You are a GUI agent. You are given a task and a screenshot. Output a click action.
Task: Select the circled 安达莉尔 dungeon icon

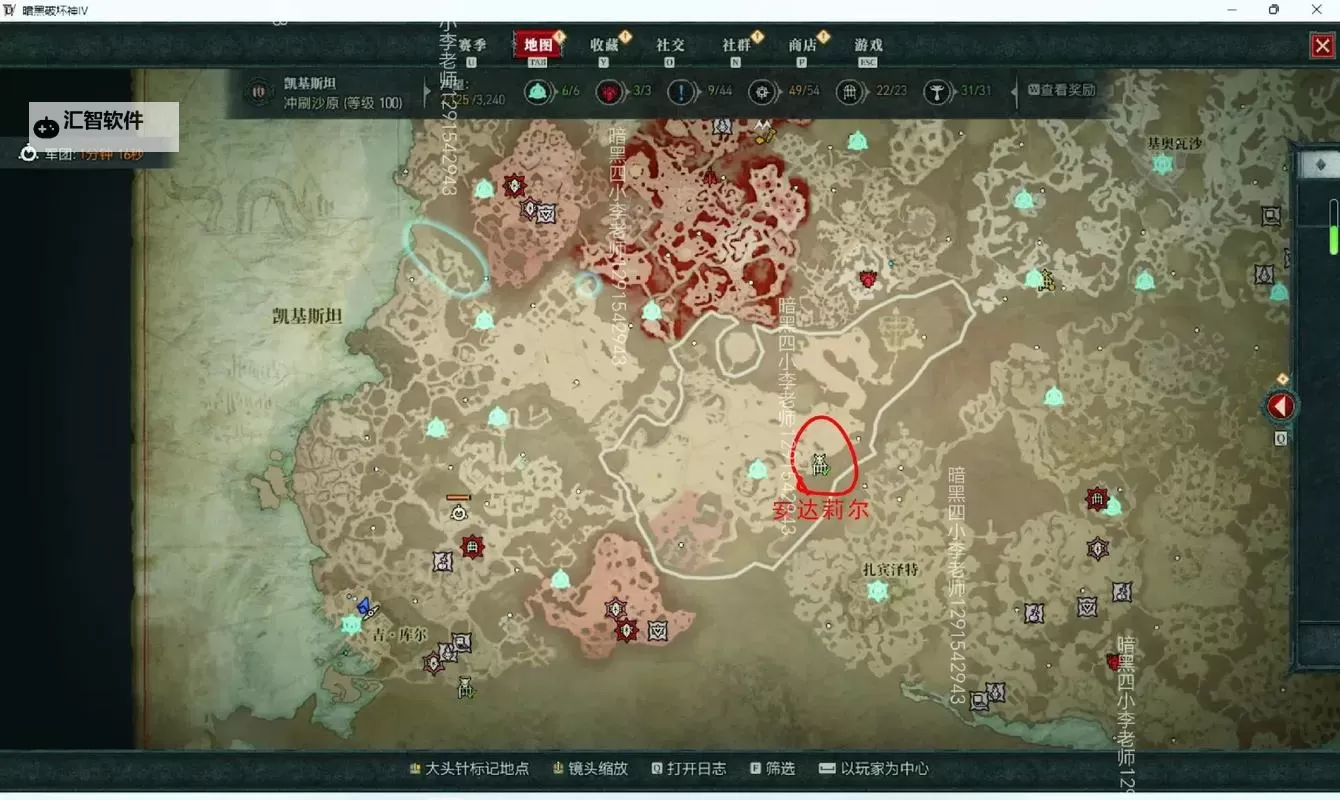(820, 464)
